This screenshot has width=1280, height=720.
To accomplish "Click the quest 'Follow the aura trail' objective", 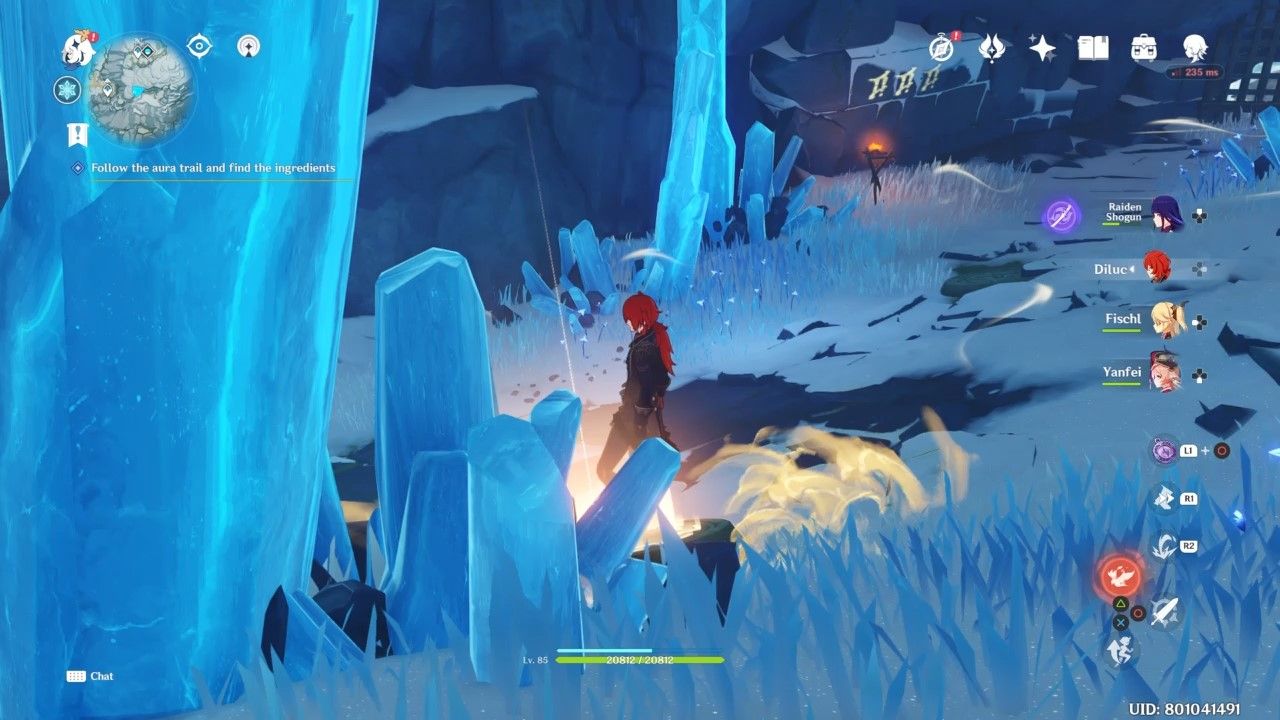I will tap(212, 167).
